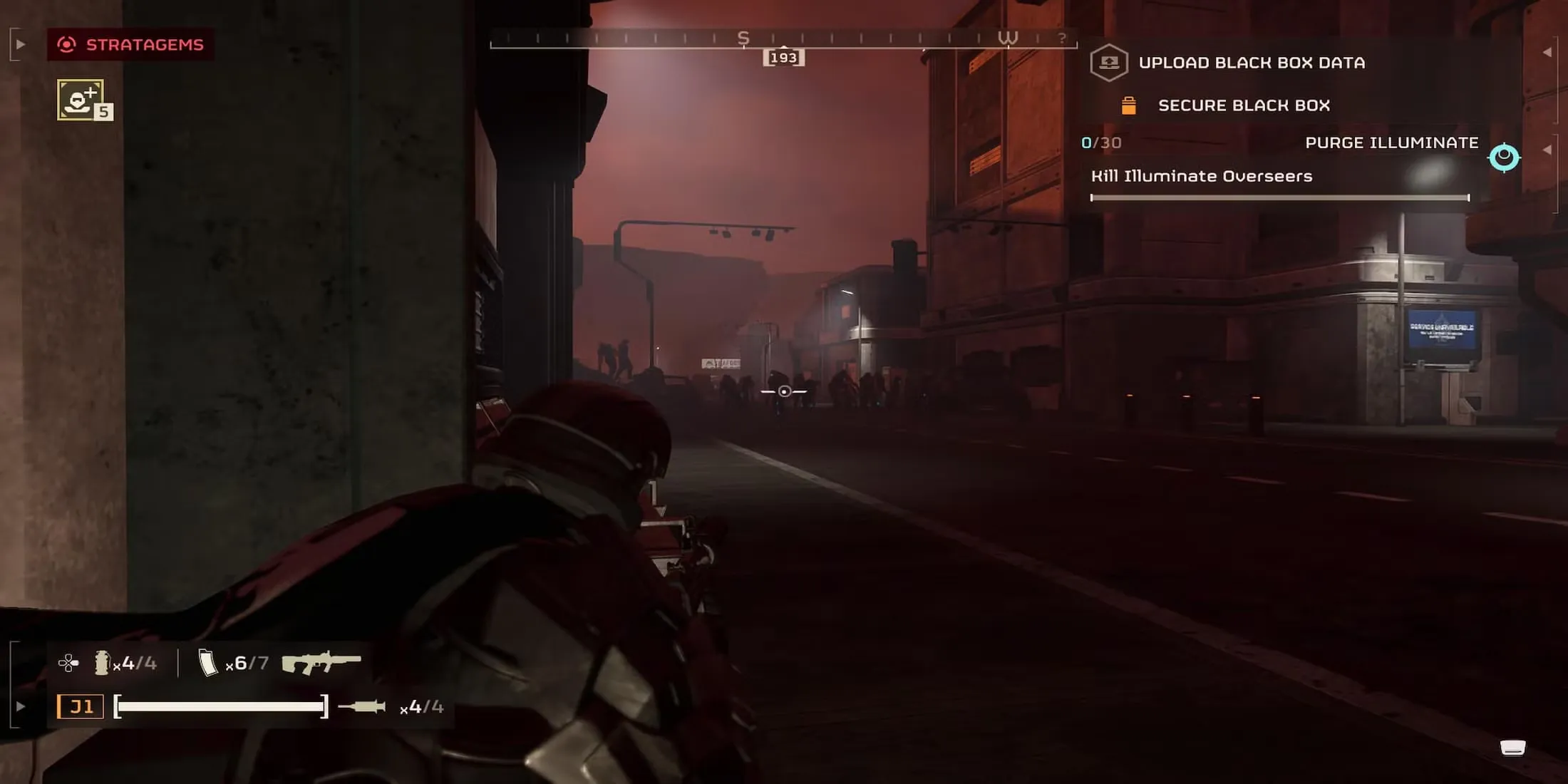Select the stim injector icon
The width and height of the screenshot is (1568, 784).
pyautogui.click(x=362, y=707)
